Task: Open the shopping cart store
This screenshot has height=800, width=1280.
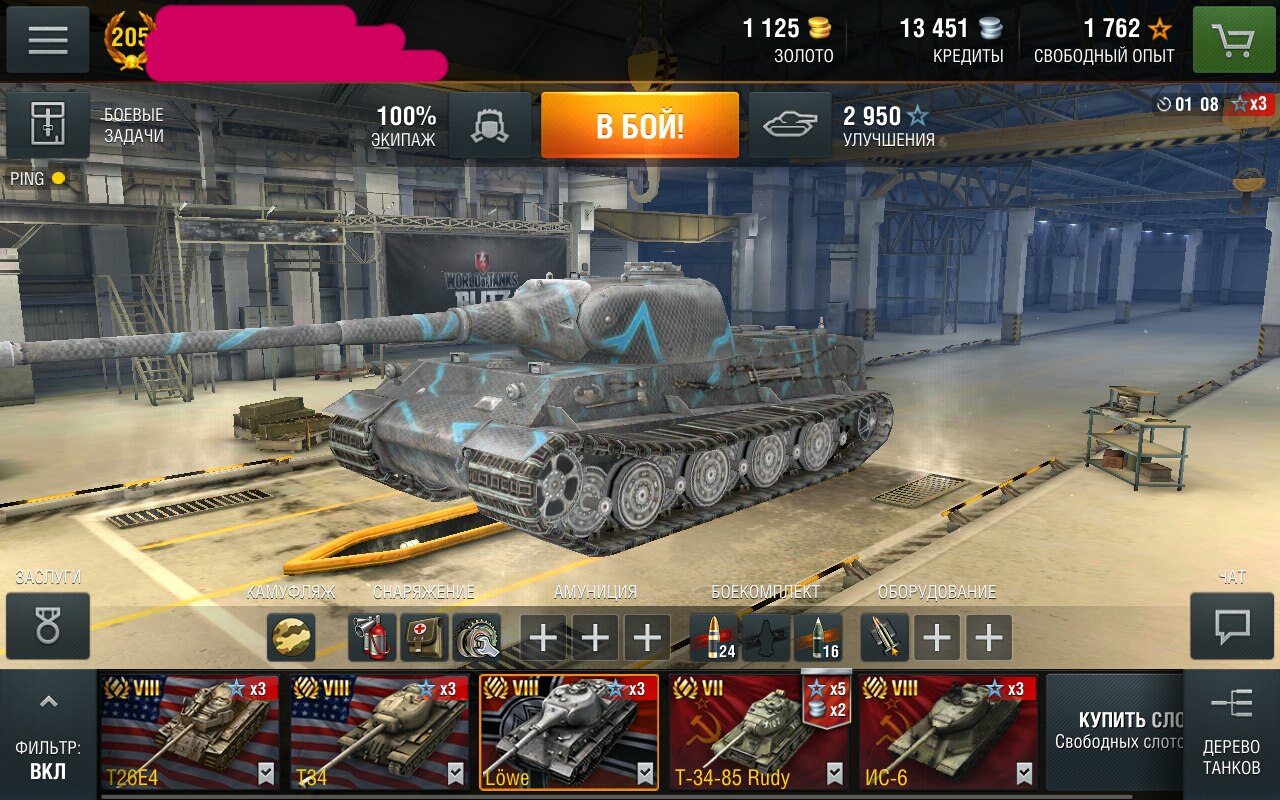Action: click(x=1233, y=40)
